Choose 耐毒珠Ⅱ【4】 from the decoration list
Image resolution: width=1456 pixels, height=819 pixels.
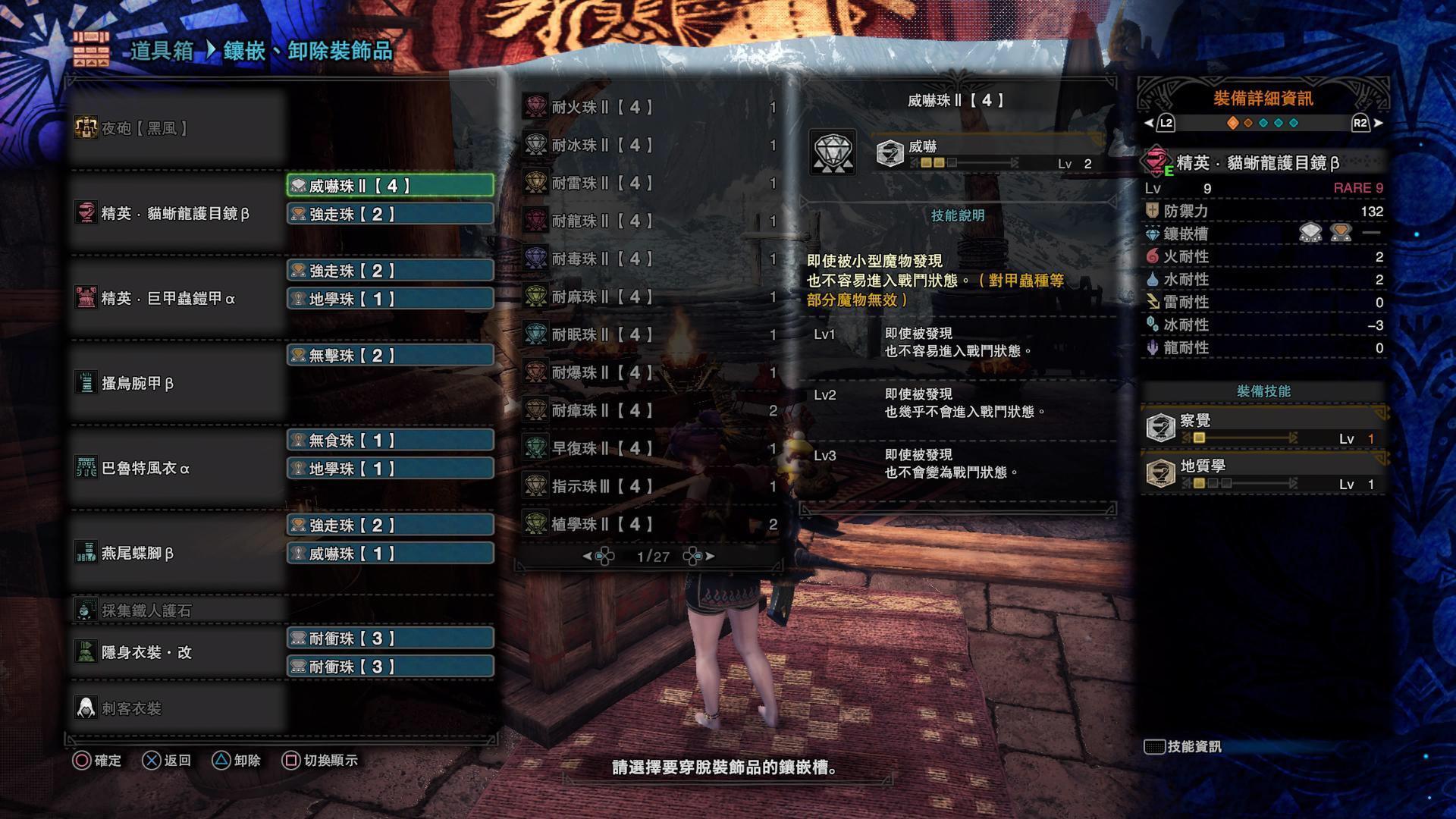point(649,259)
